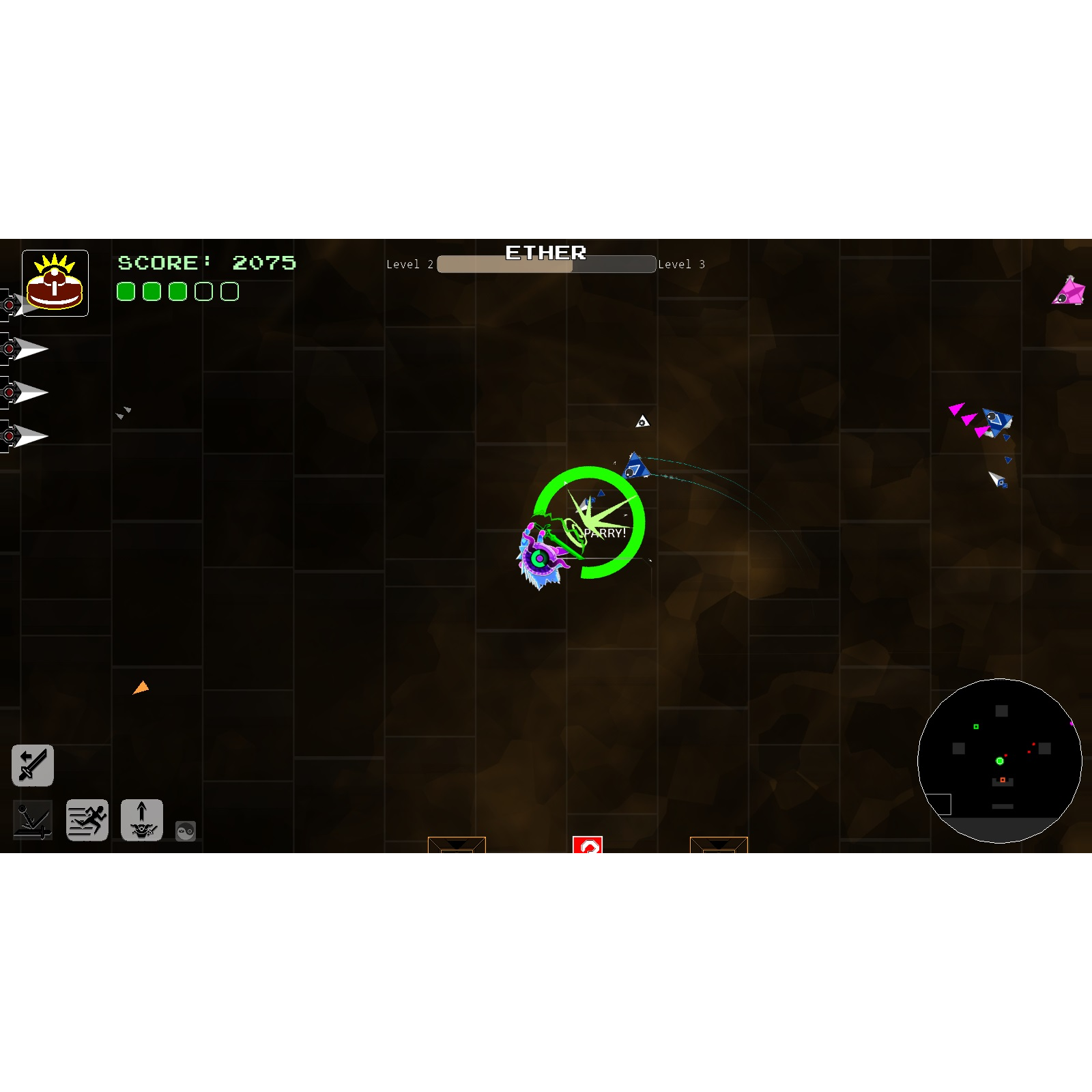The width and height of the screenshot is (1092, 1092).
Task: Click the Level 3 label
Action: tap(682, 265)
